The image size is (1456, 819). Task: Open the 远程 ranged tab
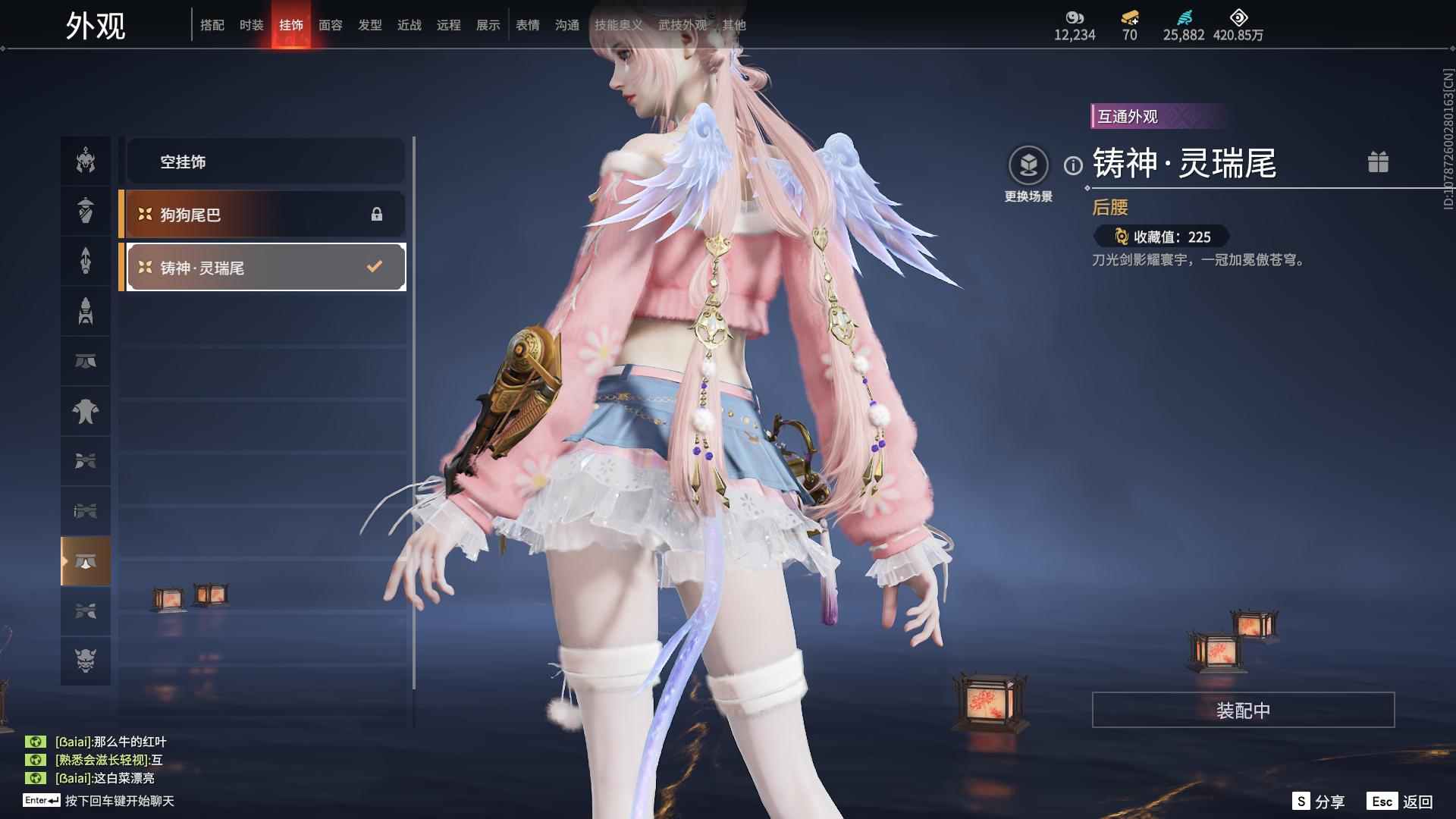(449, 25)
